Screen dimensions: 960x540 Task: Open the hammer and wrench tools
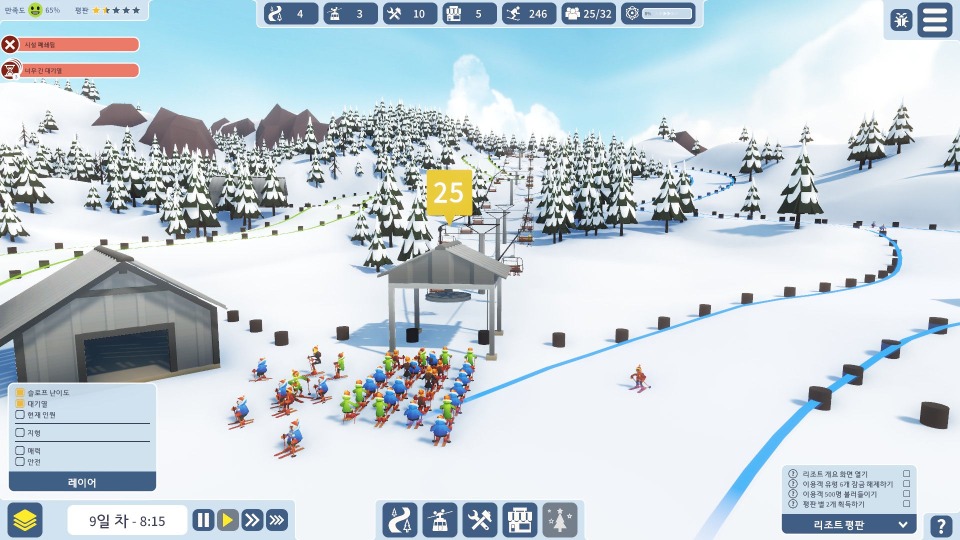click(480, 520)
